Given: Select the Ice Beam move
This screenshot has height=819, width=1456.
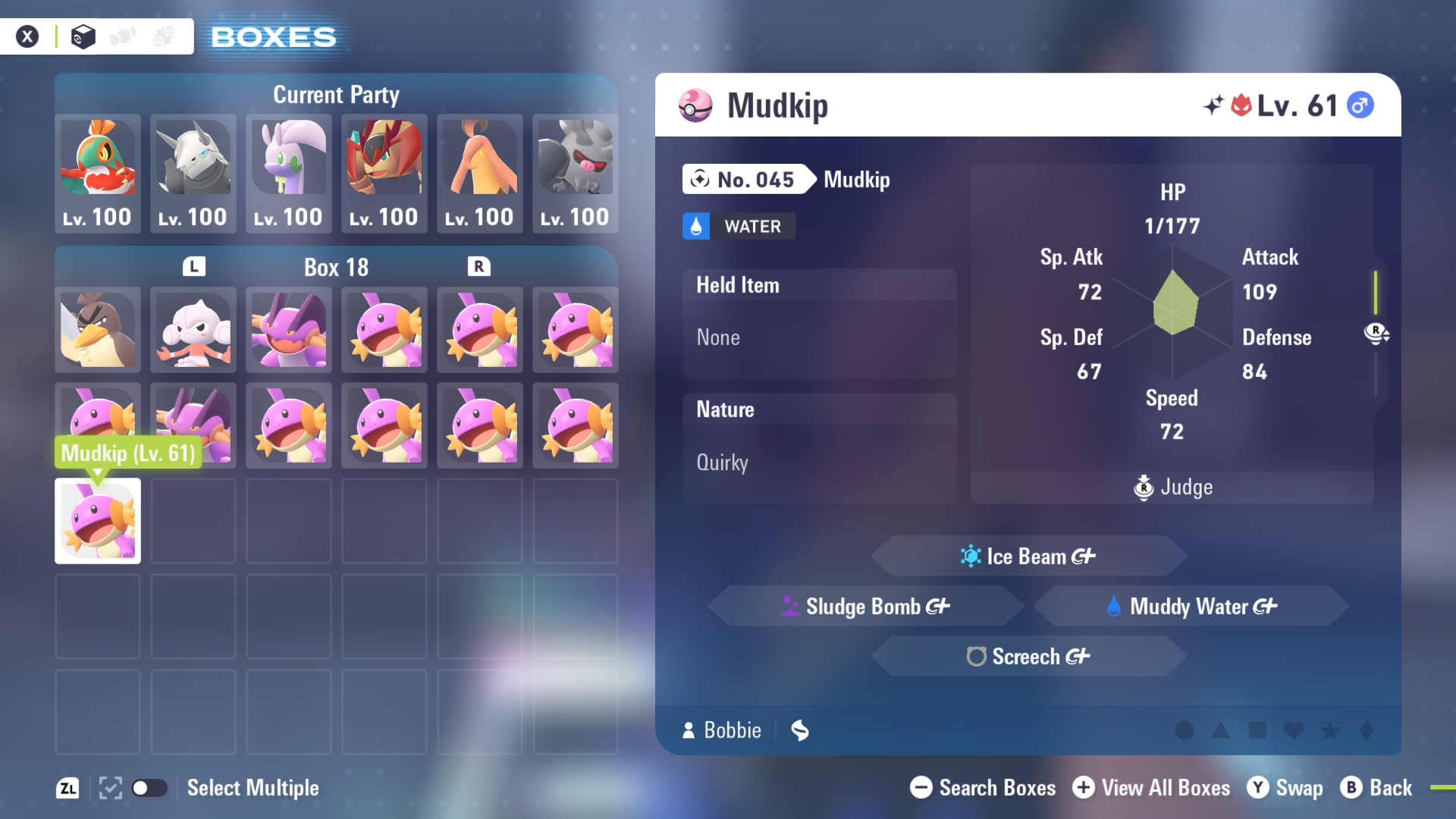Looking at the screenshot, I should click(1028, 557).
